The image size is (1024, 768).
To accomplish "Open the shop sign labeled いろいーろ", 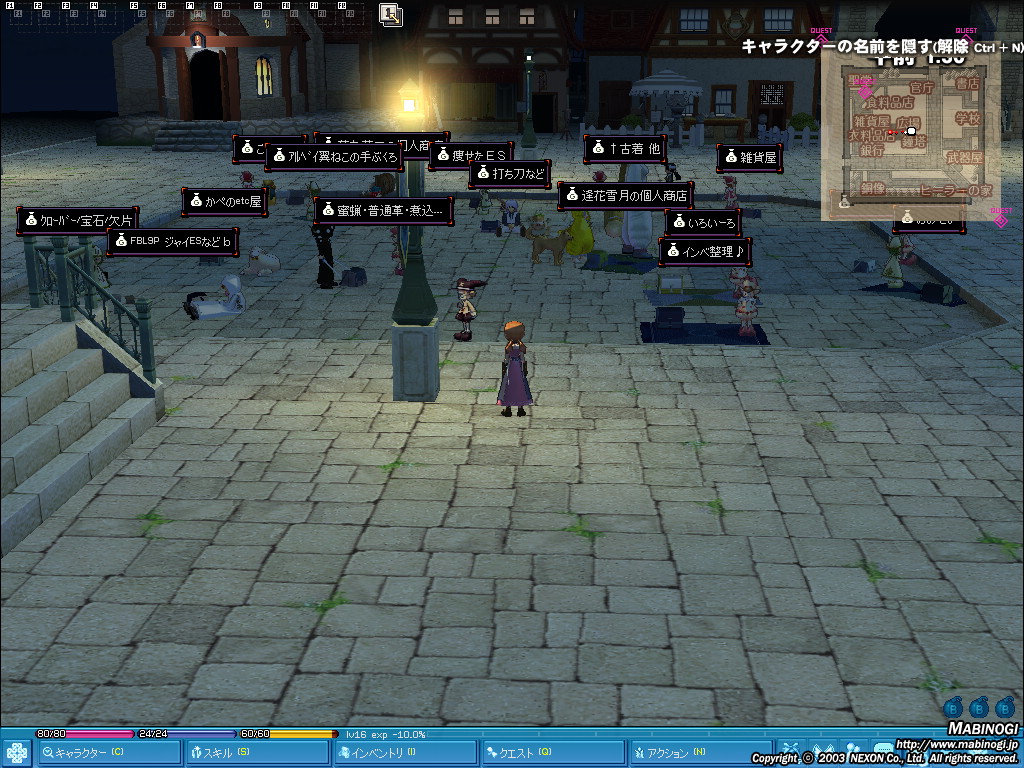I will [x=703, y=223].
